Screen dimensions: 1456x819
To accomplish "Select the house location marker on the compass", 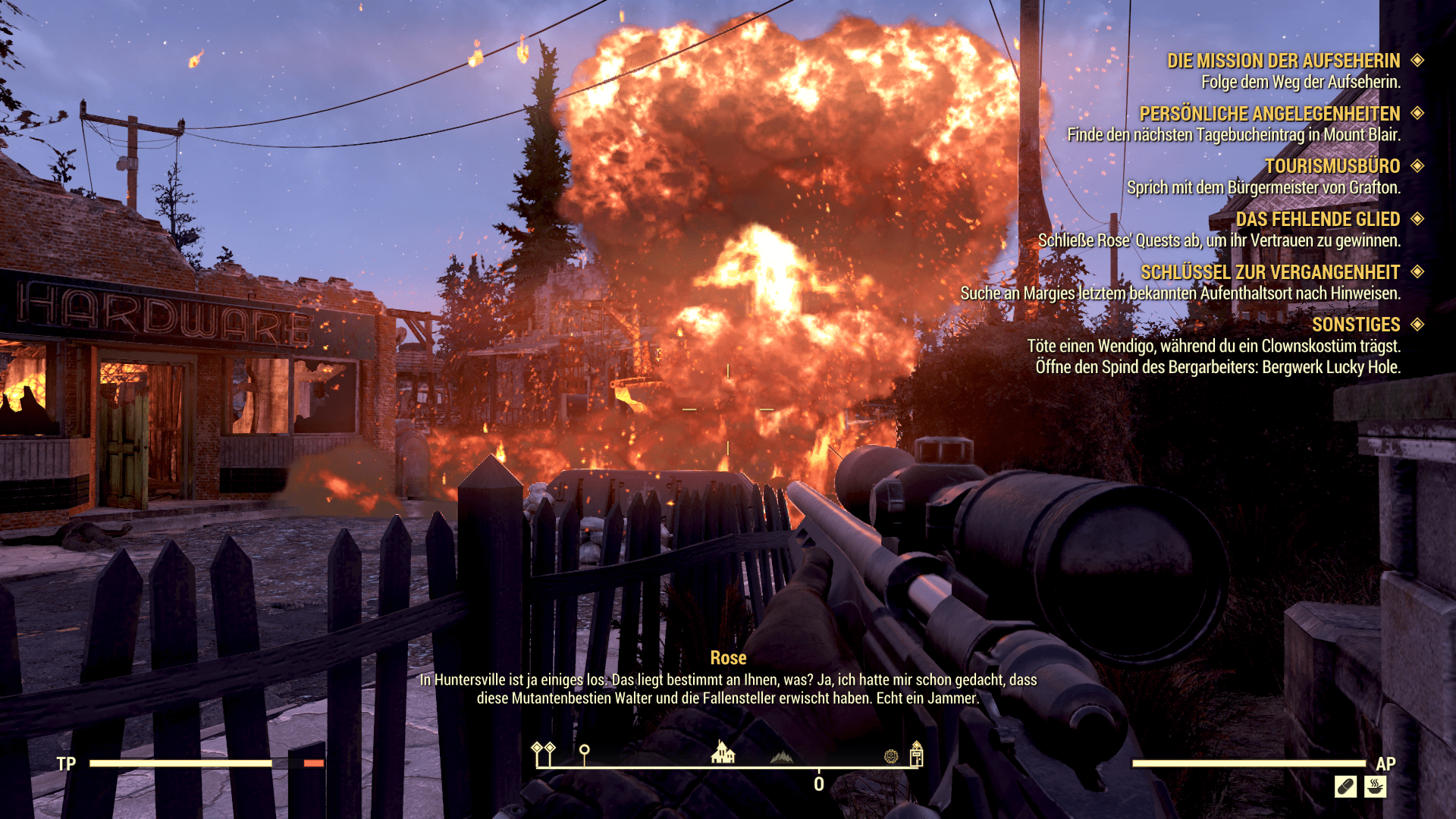I will coord(723,753).
